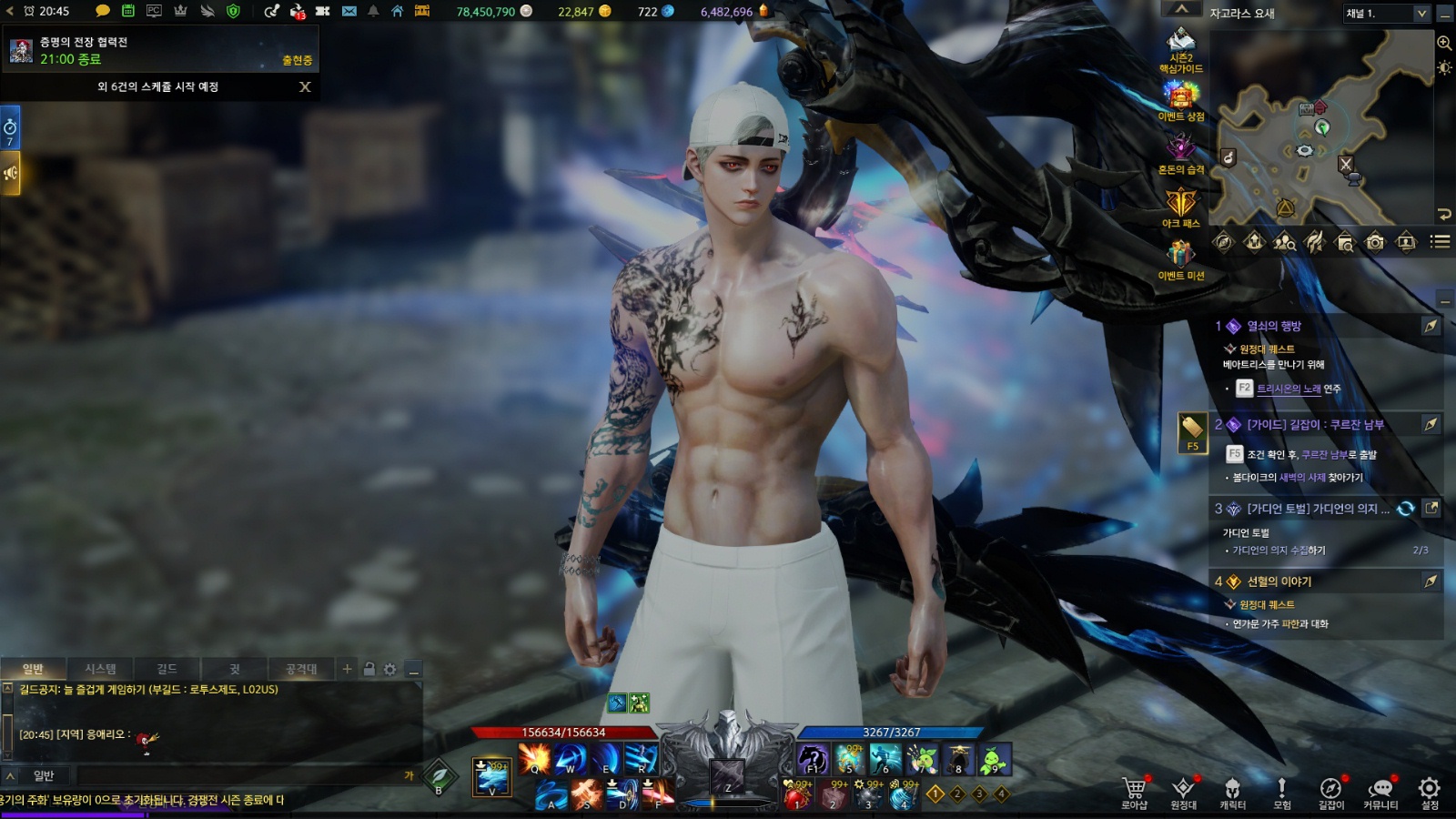Switch to the 길드 chat tab
This screenshot has height=819, width=1456.
167,669
